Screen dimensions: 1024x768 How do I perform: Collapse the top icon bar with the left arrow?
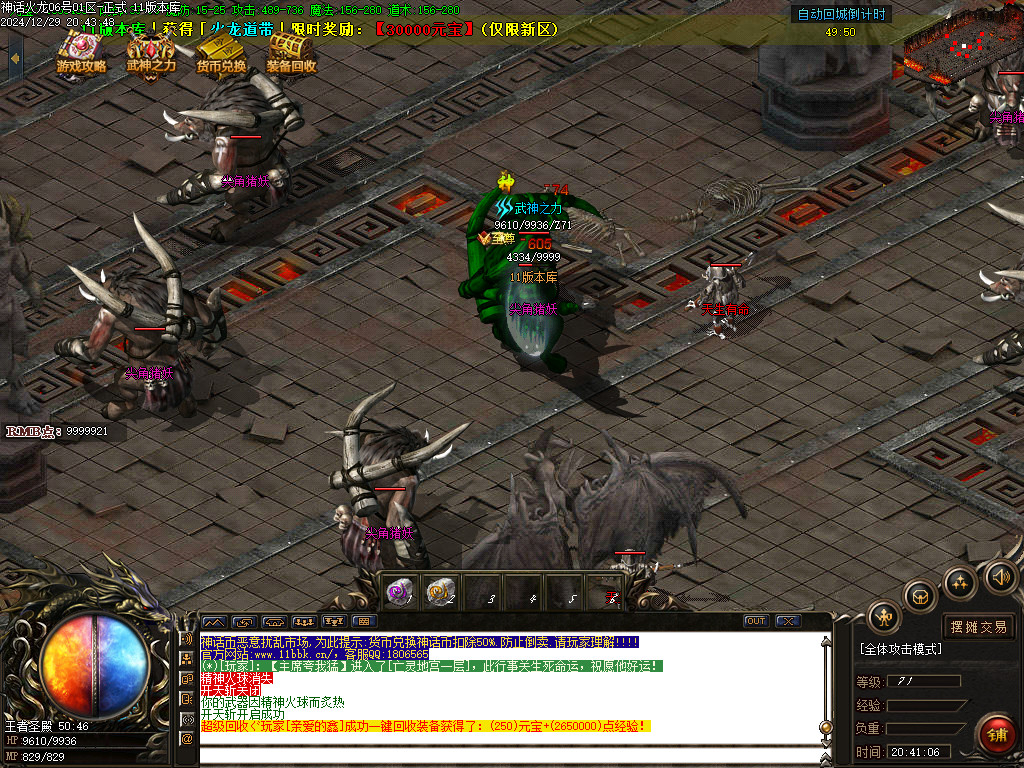tap(14, 58)
